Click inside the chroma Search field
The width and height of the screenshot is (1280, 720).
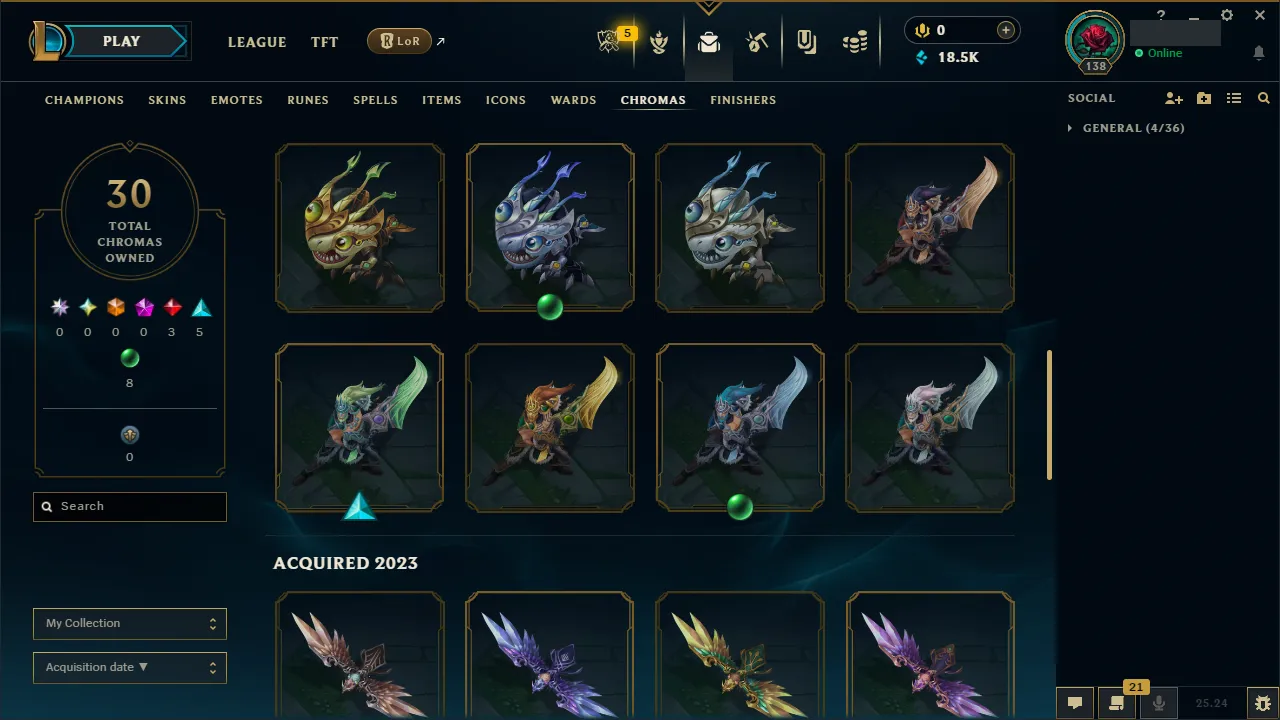pos(129,506)
